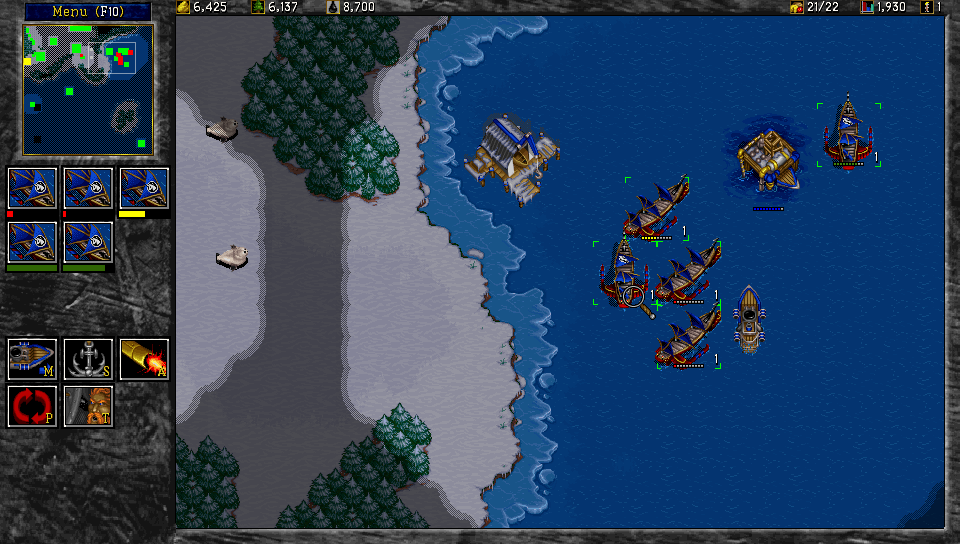
Task: Issue the Move command to ships
Action: tap(32, 358)
